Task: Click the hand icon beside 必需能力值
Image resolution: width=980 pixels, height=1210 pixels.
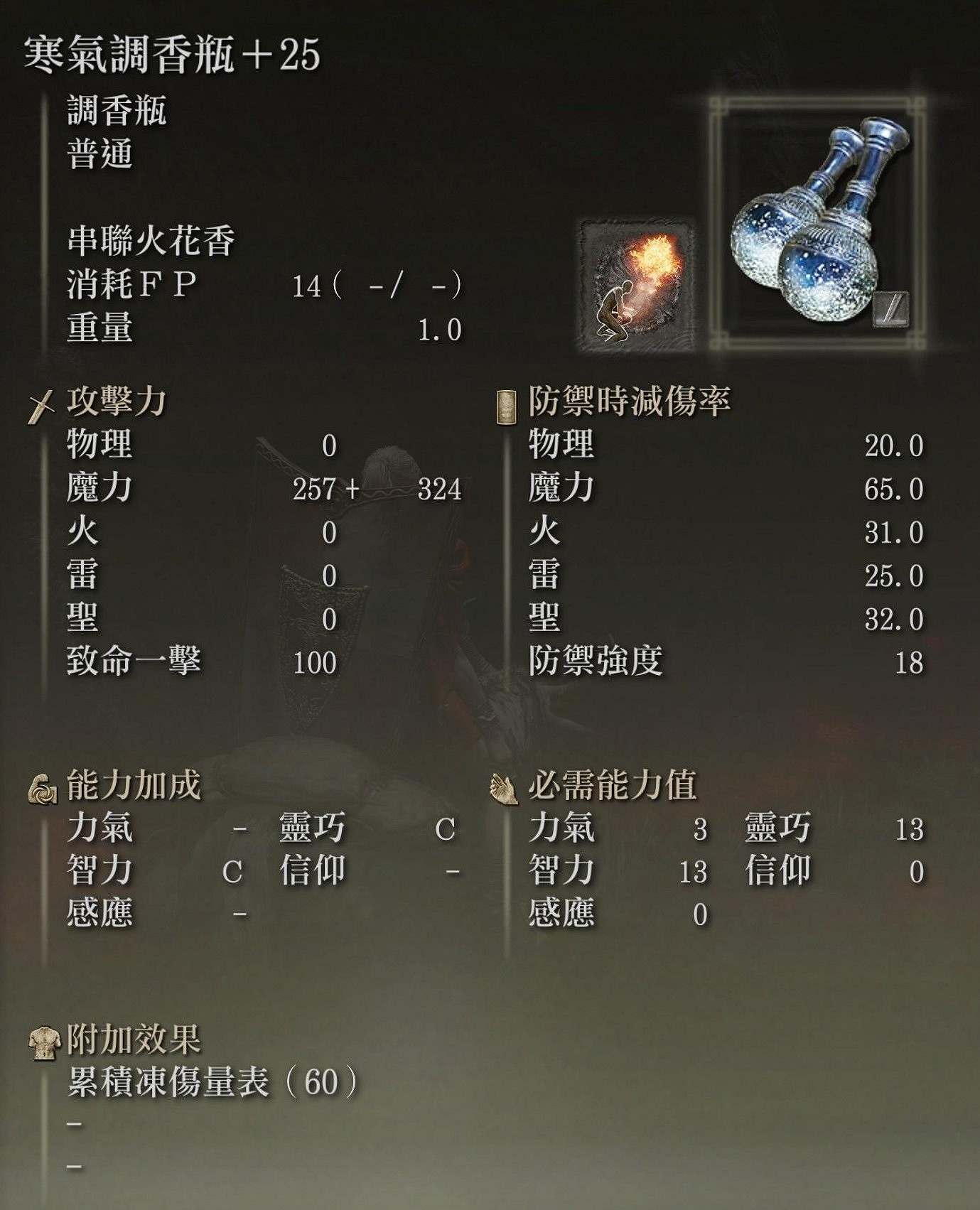Action: click(505, 789)
